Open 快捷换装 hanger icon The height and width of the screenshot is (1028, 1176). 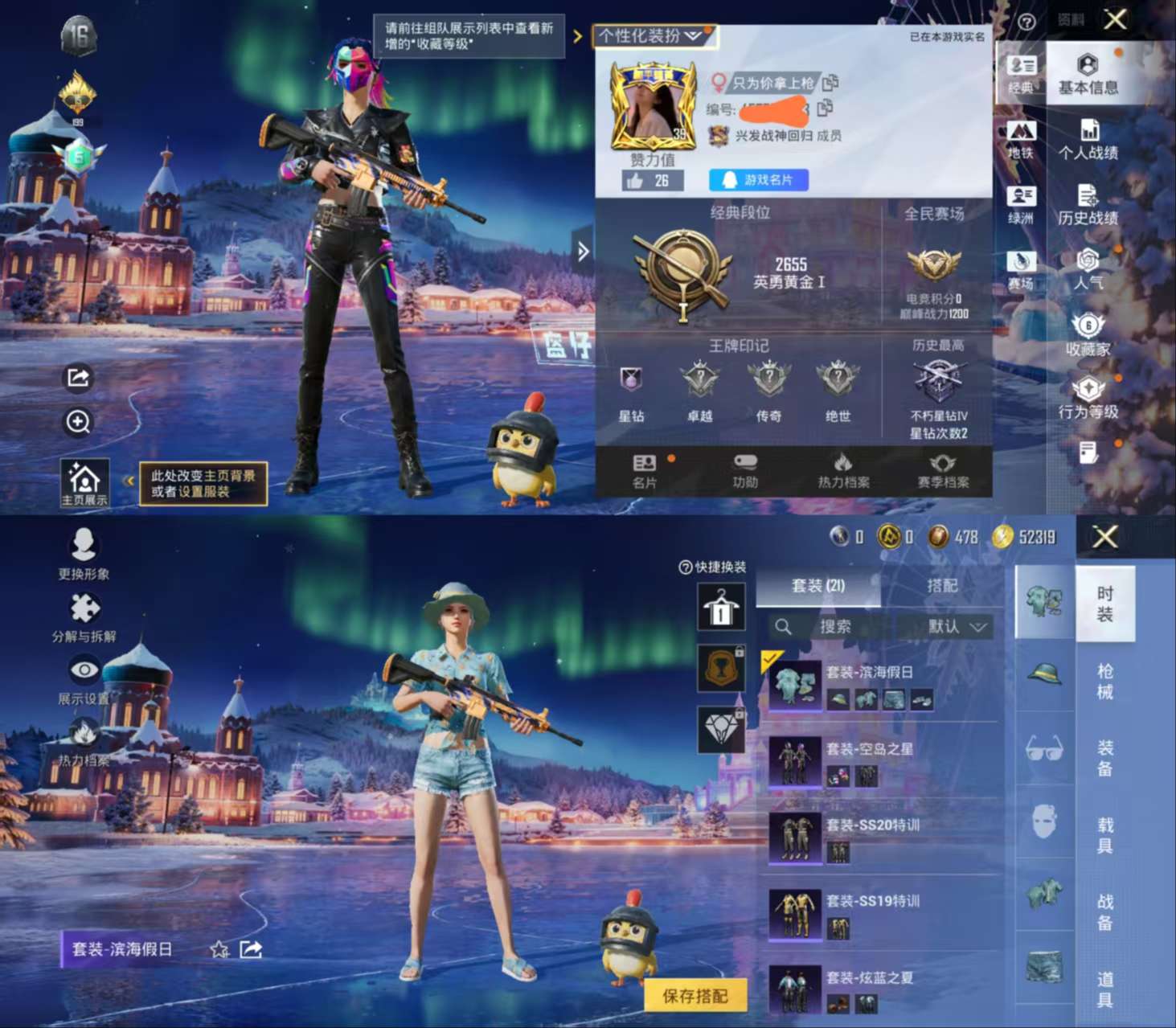tap(721, 608)
